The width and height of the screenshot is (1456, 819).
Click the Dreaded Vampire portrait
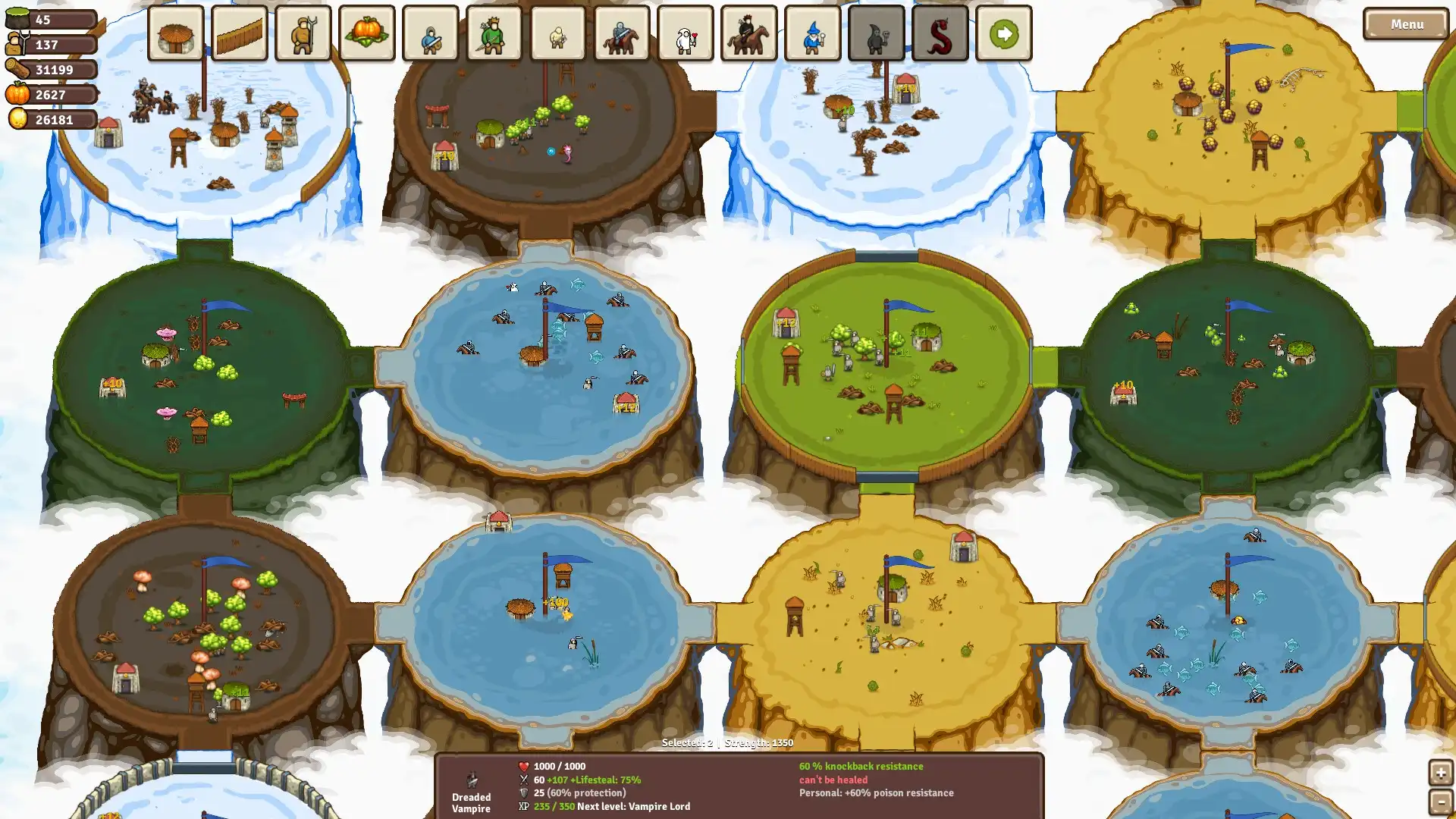point(471,779)
